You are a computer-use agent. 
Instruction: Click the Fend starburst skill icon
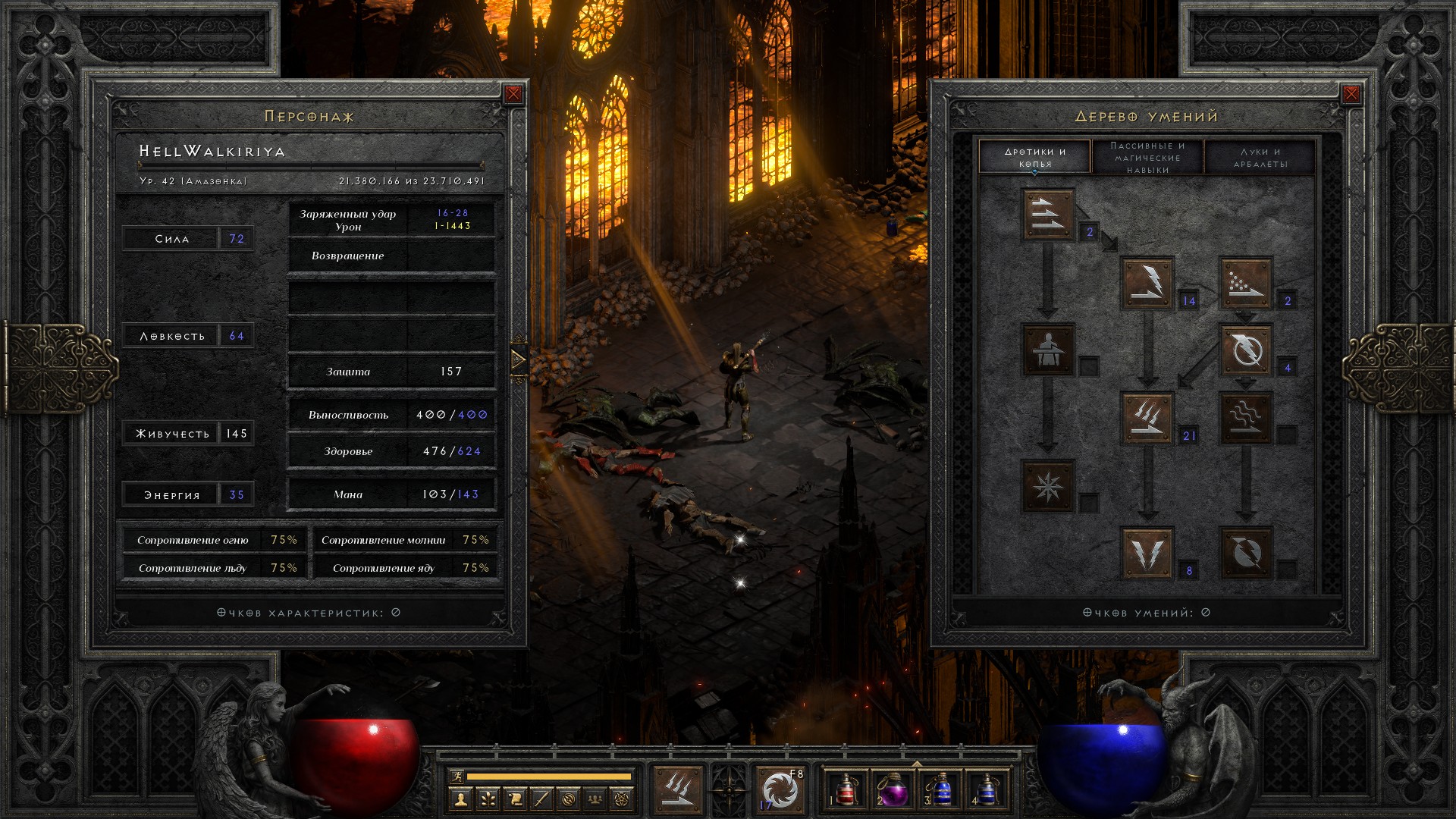pos(1048,485)
